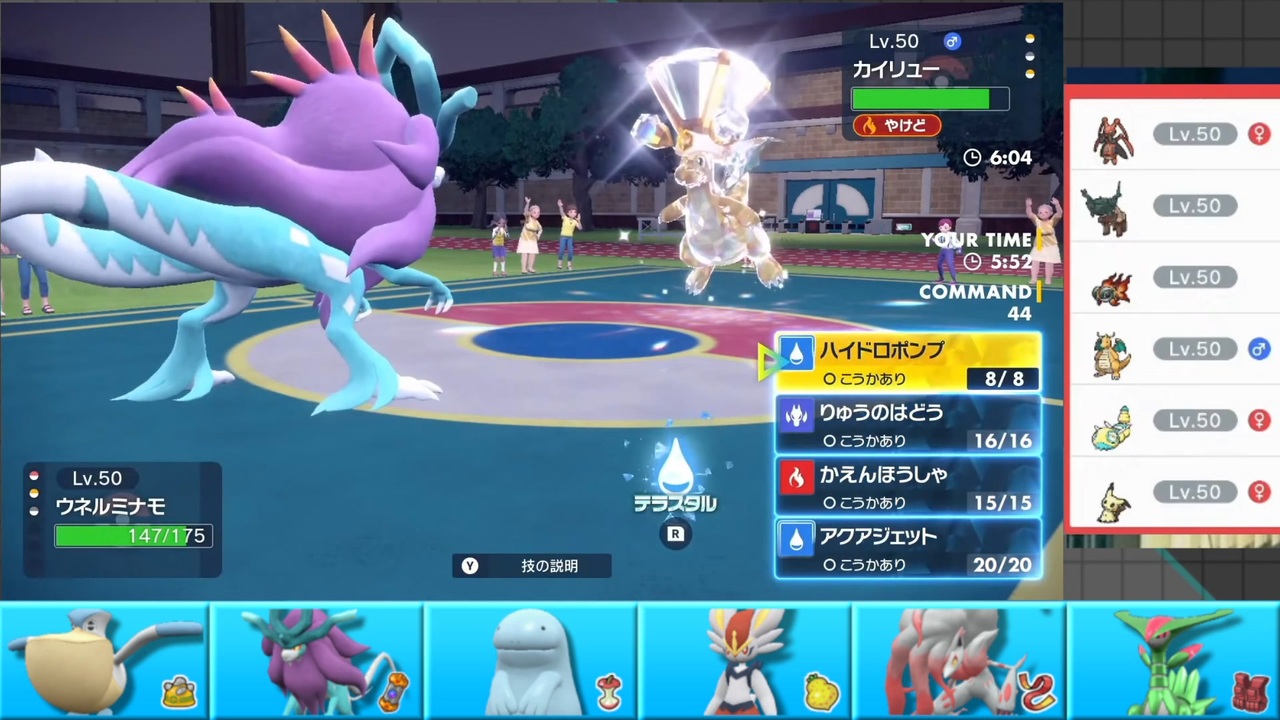Viewport: 1280px width, 720px height.
Task: Click the white and red Zoroark thumbnail
Action: tap(958, 662)
